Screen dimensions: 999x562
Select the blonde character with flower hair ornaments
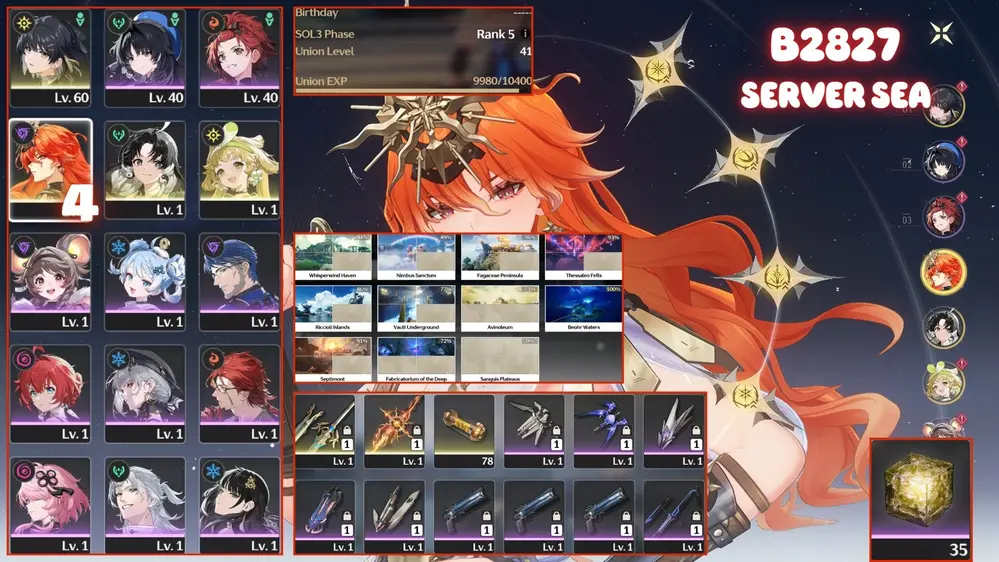point(240,170)
